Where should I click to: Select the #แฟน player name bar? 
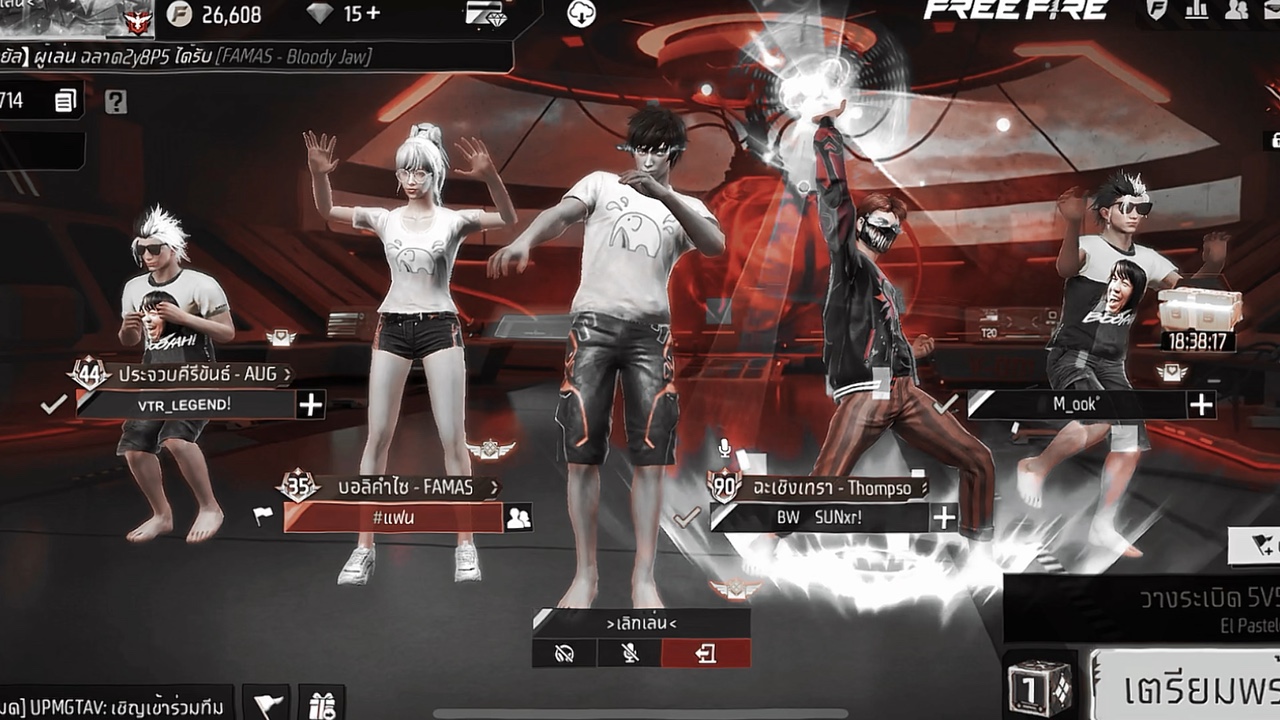coord(393,517)
